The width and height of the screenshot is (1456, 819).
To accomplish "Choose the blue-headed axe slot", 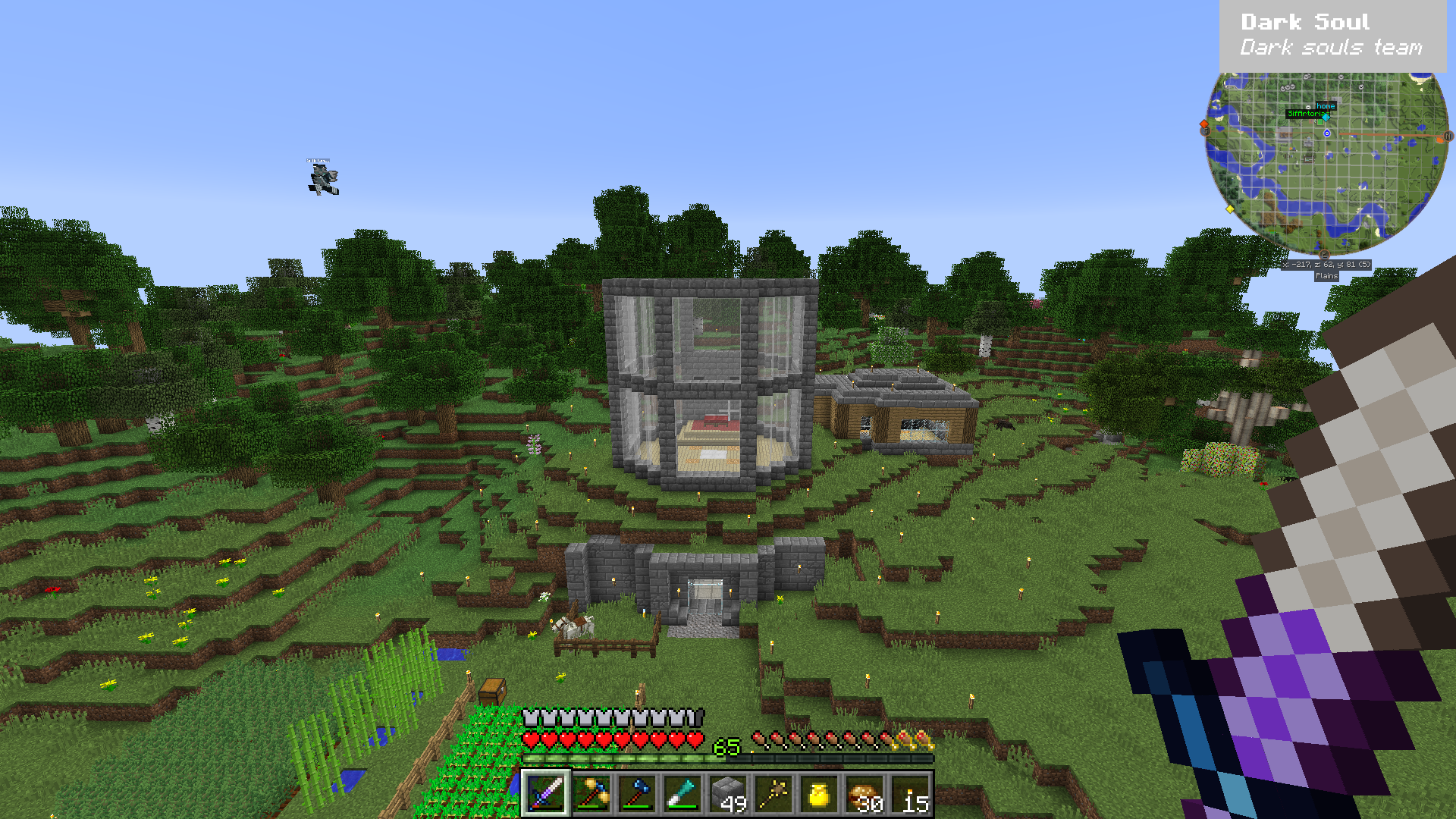I will coord(637,794).
